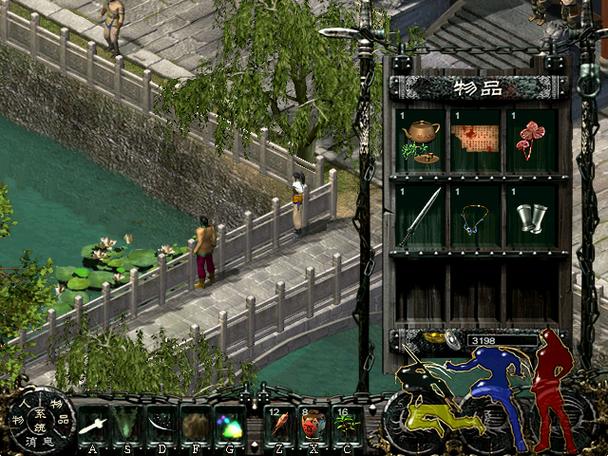Viewport: 608px width, 456px height.
Task: Use the red jar item slot X
Action: pos(313,425)
